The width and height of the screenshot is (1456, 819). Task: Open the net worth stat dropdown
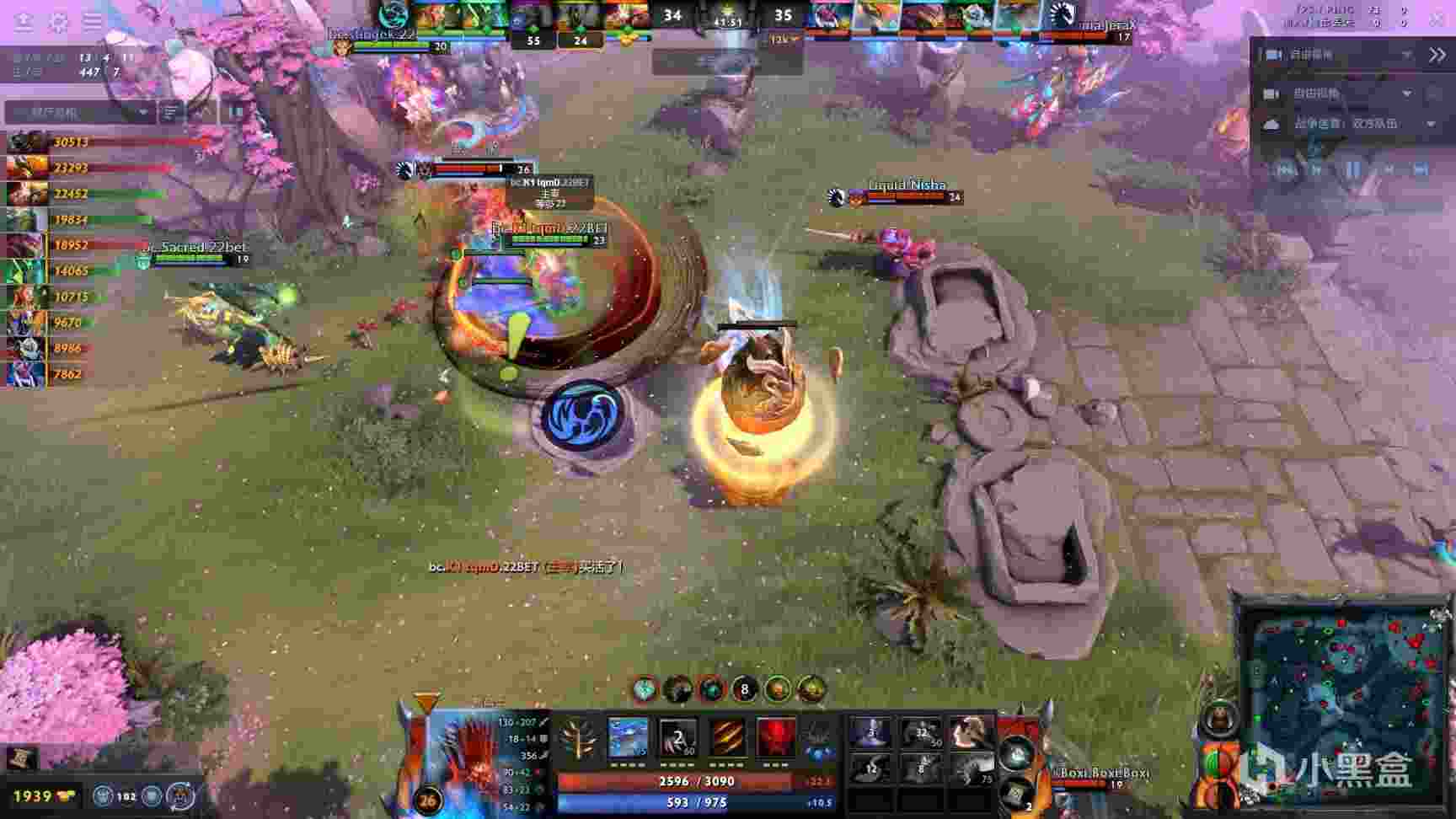(x=80, y=112)
